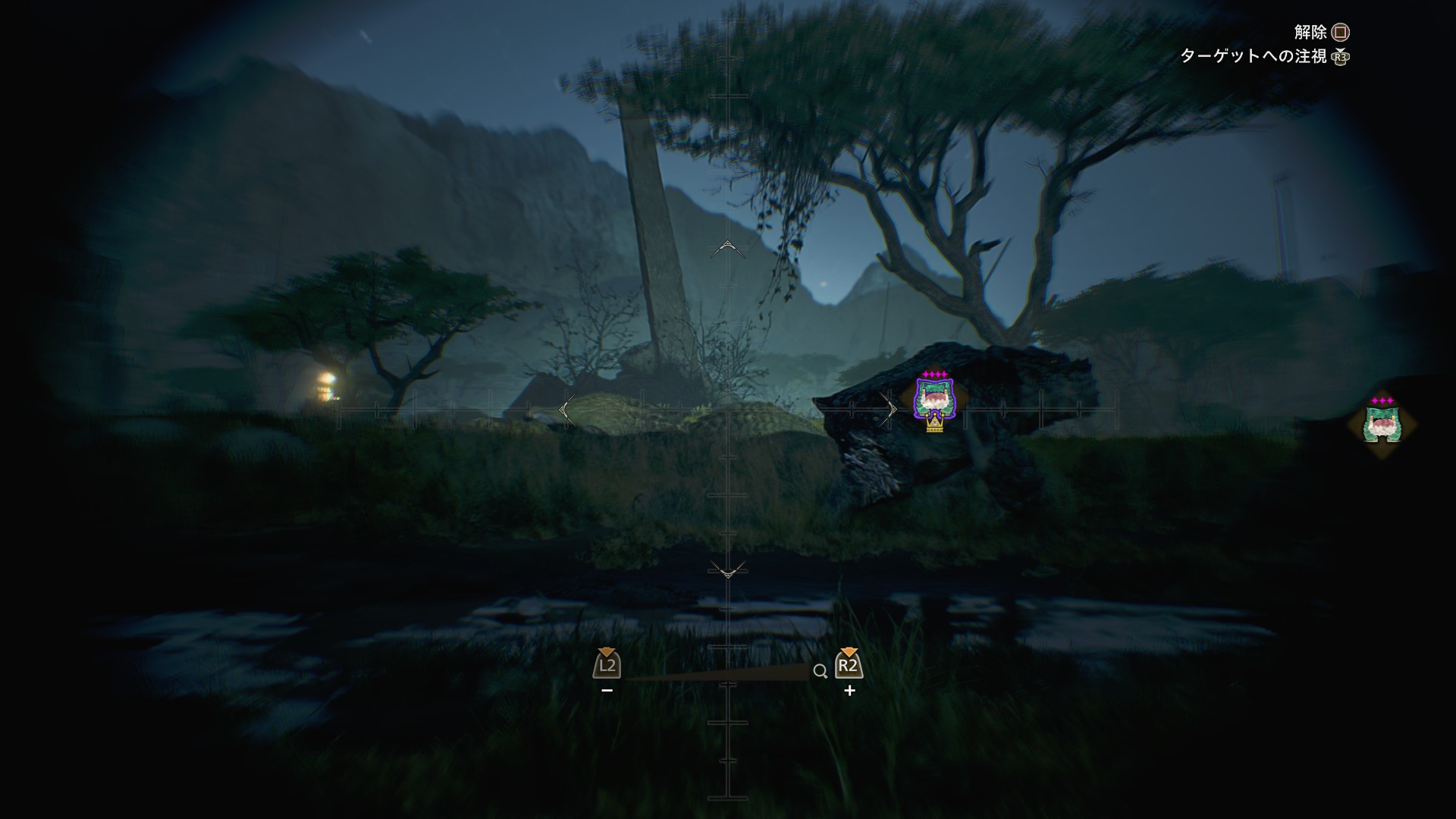Viewport: 1456px width, 819px height.
Task: Click the magnifying glass zoom icon
Action: tap(819, 671)
